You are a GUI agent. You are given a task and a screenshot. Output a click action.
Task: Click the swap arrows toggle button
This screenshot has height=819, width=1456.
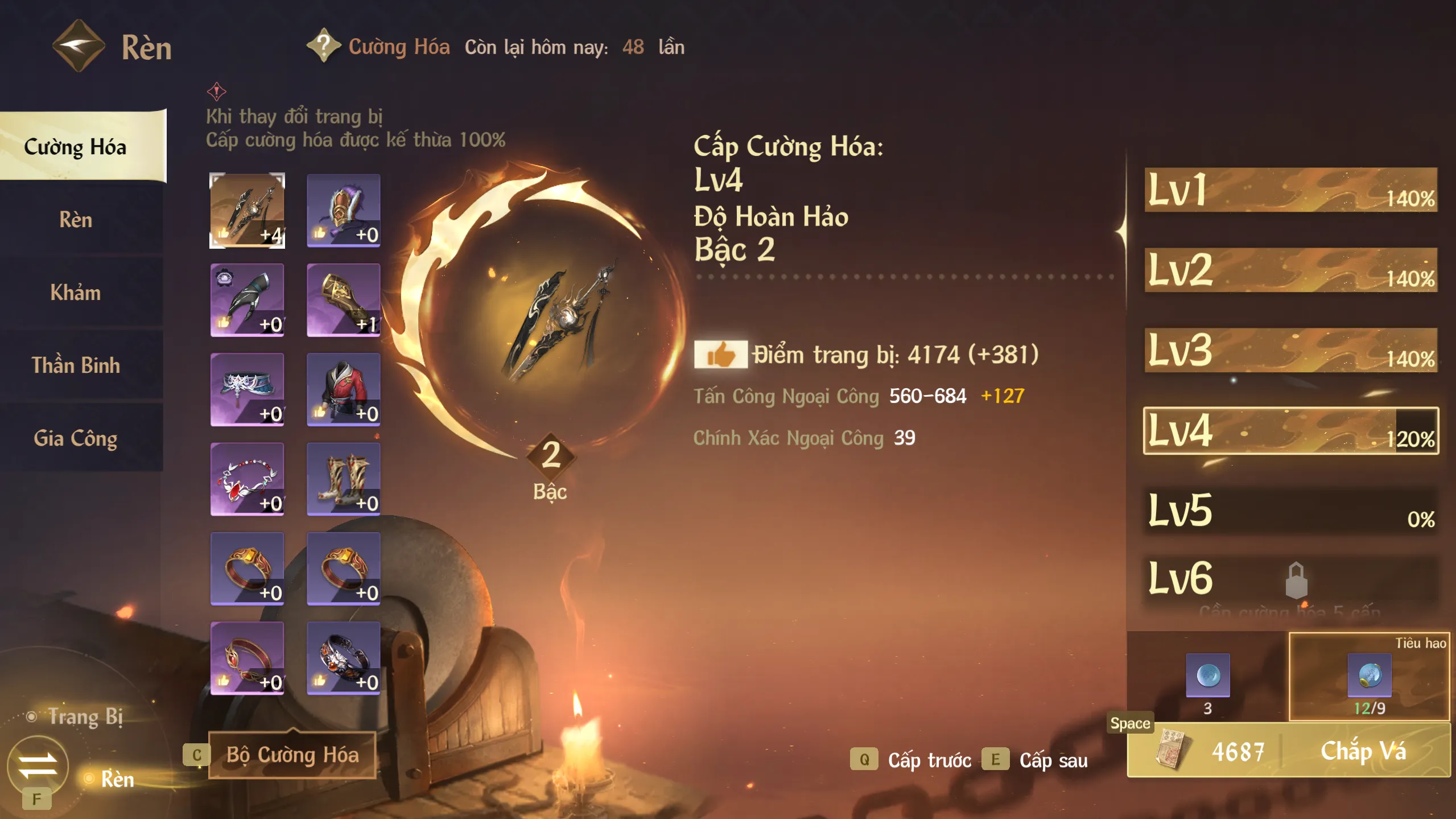pyautogui.click(x=38, y=766)
